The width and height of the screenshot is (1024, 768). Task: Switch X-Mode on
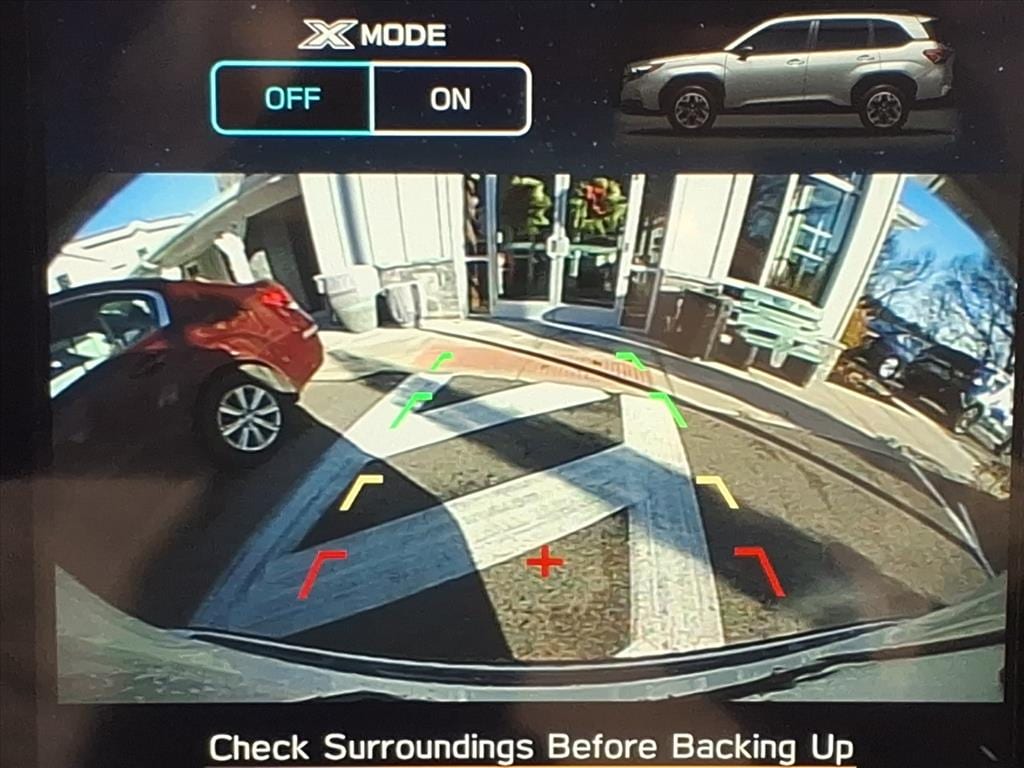coord(450,98)
